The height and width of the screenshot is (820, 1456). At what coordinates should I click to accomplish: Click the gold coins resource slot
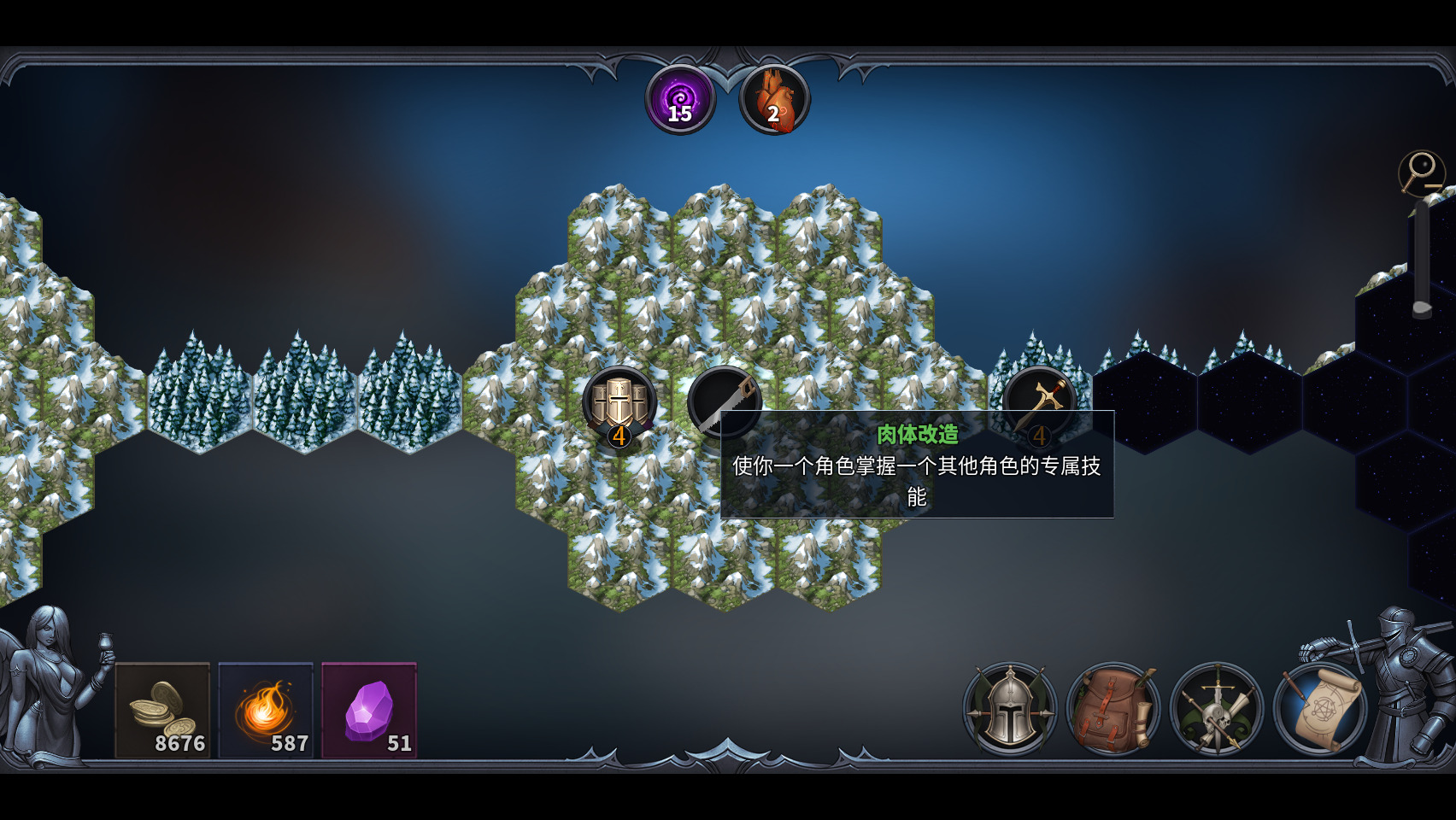coord(162,710)
